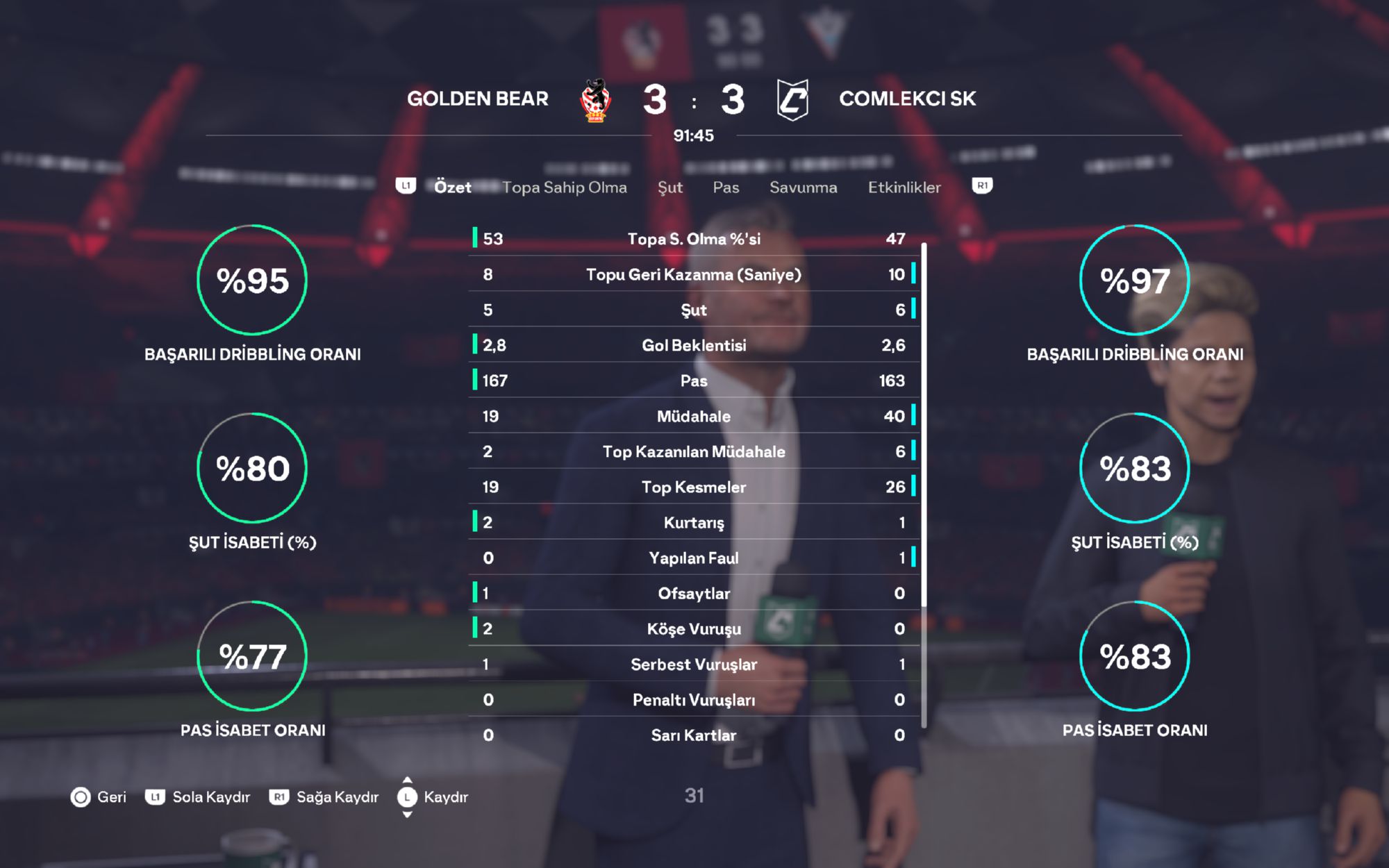This screenshot has height=868, width=1389.
Task: Open the Etkinlikler tab
Action: (x=904, y=187)
